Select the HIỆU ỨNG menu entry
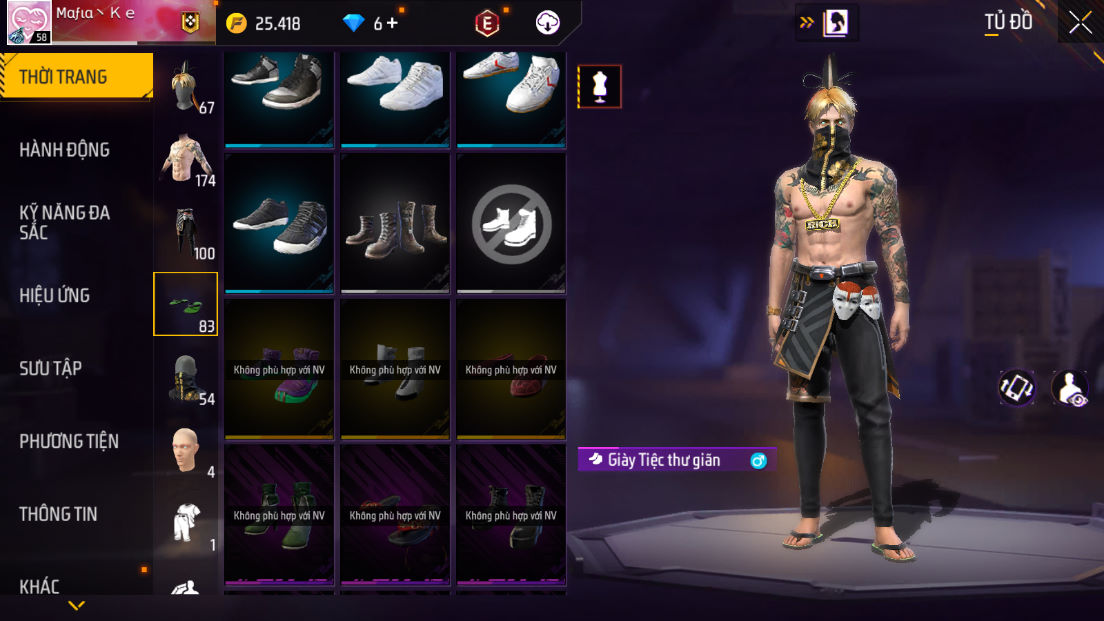Viewport: 1104px width, 621px height. pos(55,295)
